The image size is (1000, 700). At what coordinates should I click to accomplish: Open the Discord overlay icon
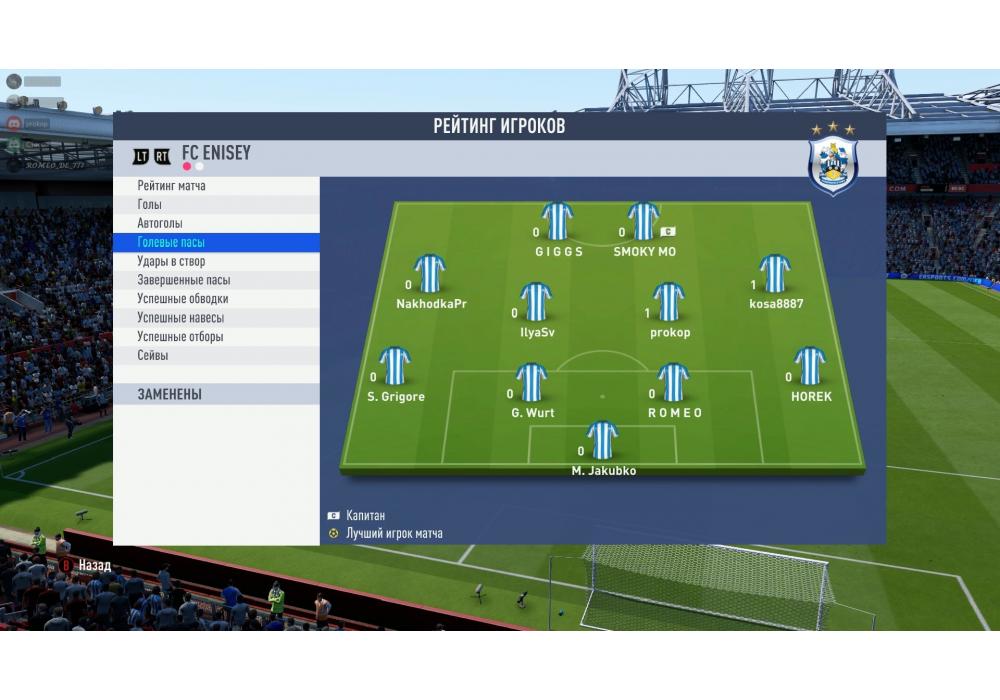14,123
